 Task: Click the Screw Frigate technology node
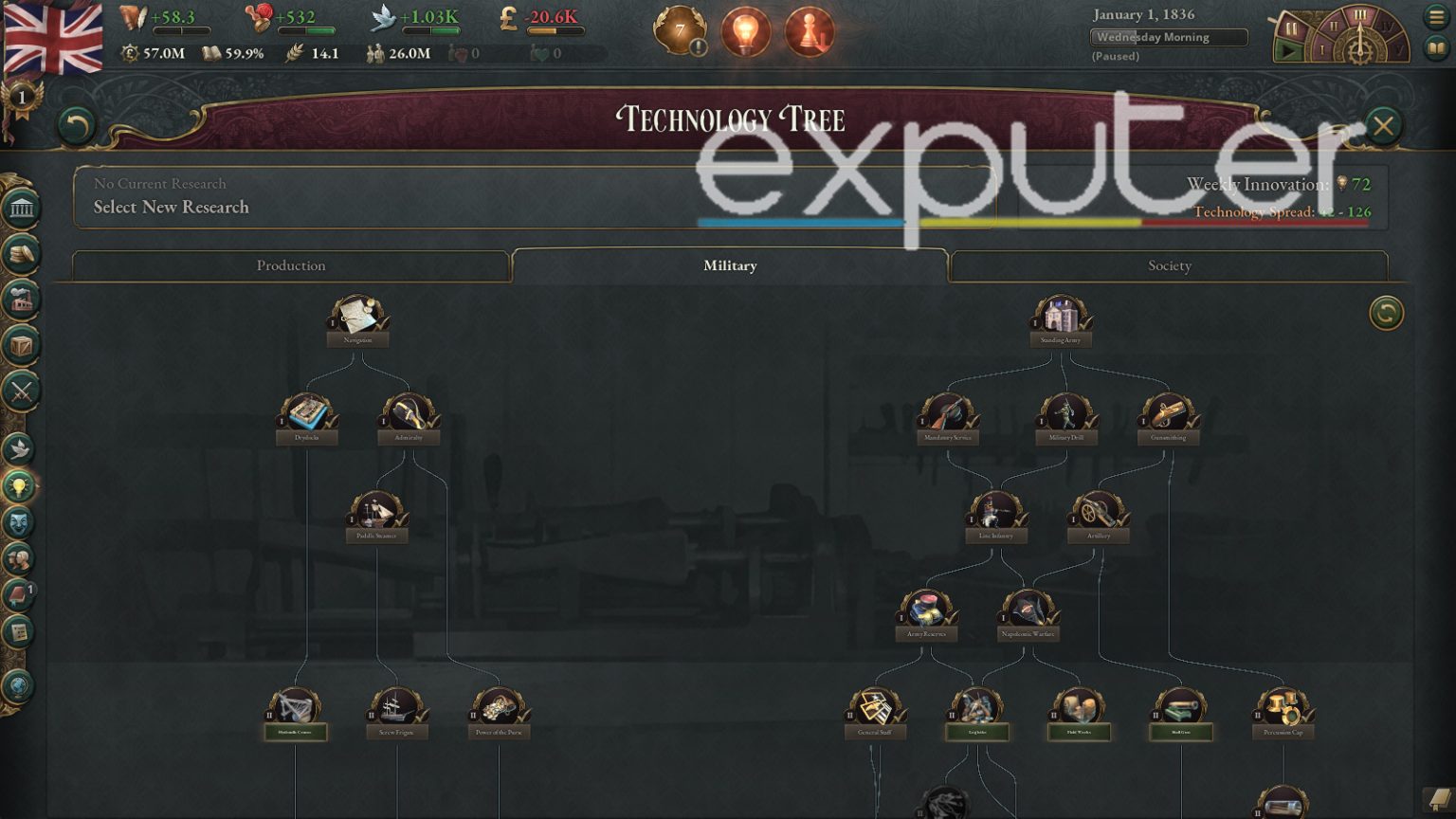396,706
